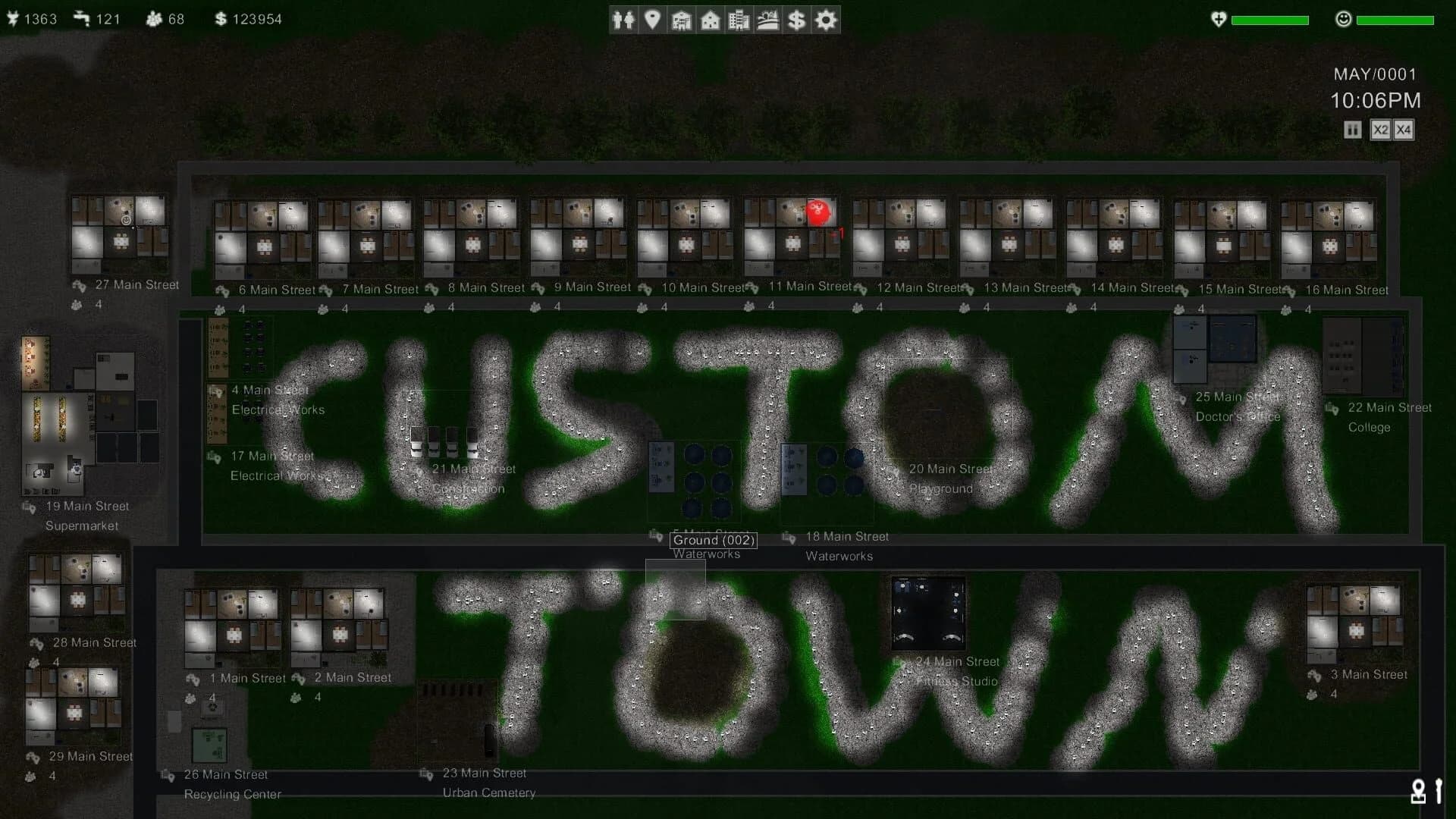The height and width of the screenshot is (819, 1456).
Task: Open the parks and landscape menu
Action: [x=767, y=20]
